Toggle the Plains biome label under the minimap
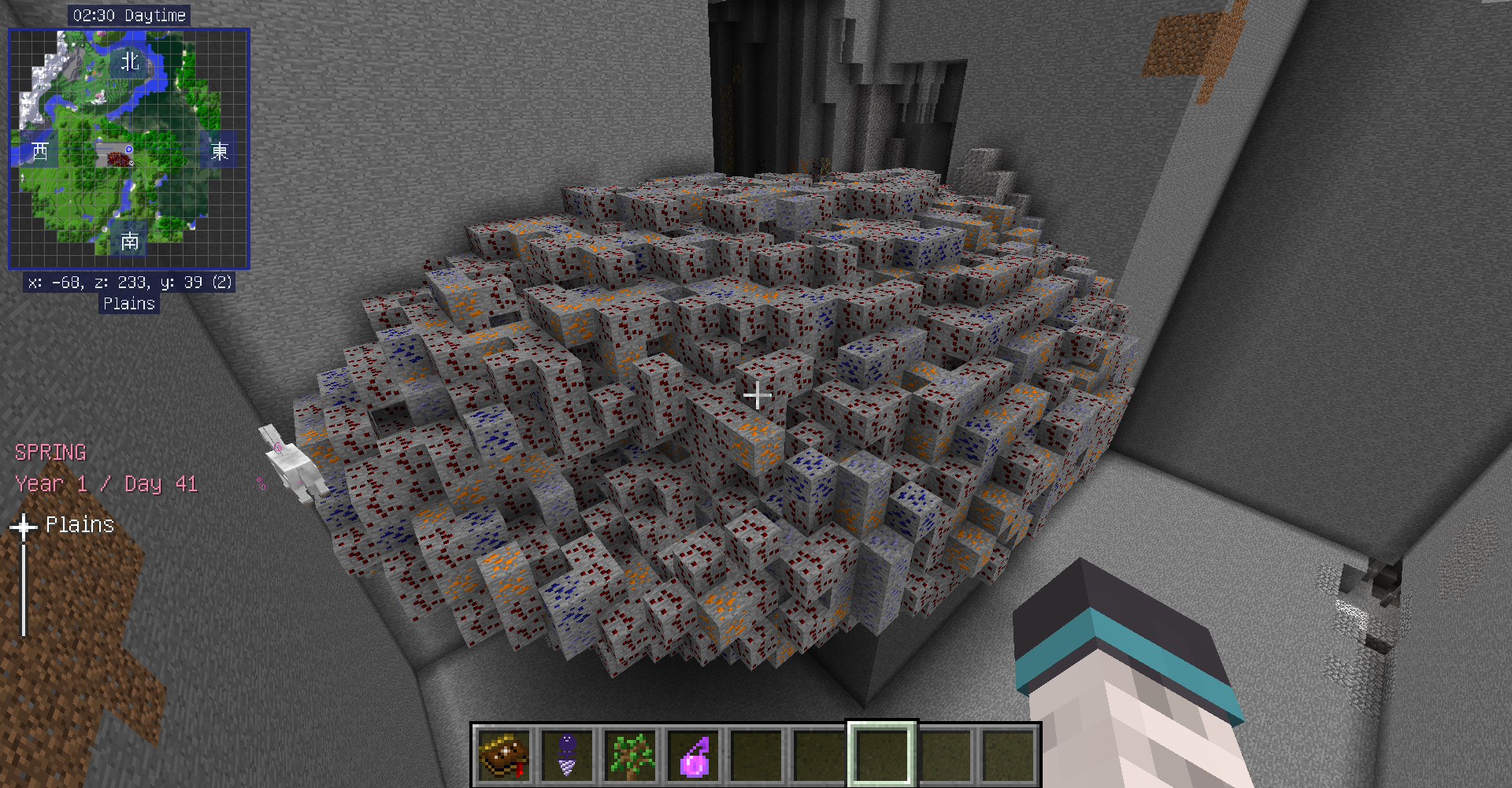Viewport: 1512px width, 788px height. [x=129, y=304]
